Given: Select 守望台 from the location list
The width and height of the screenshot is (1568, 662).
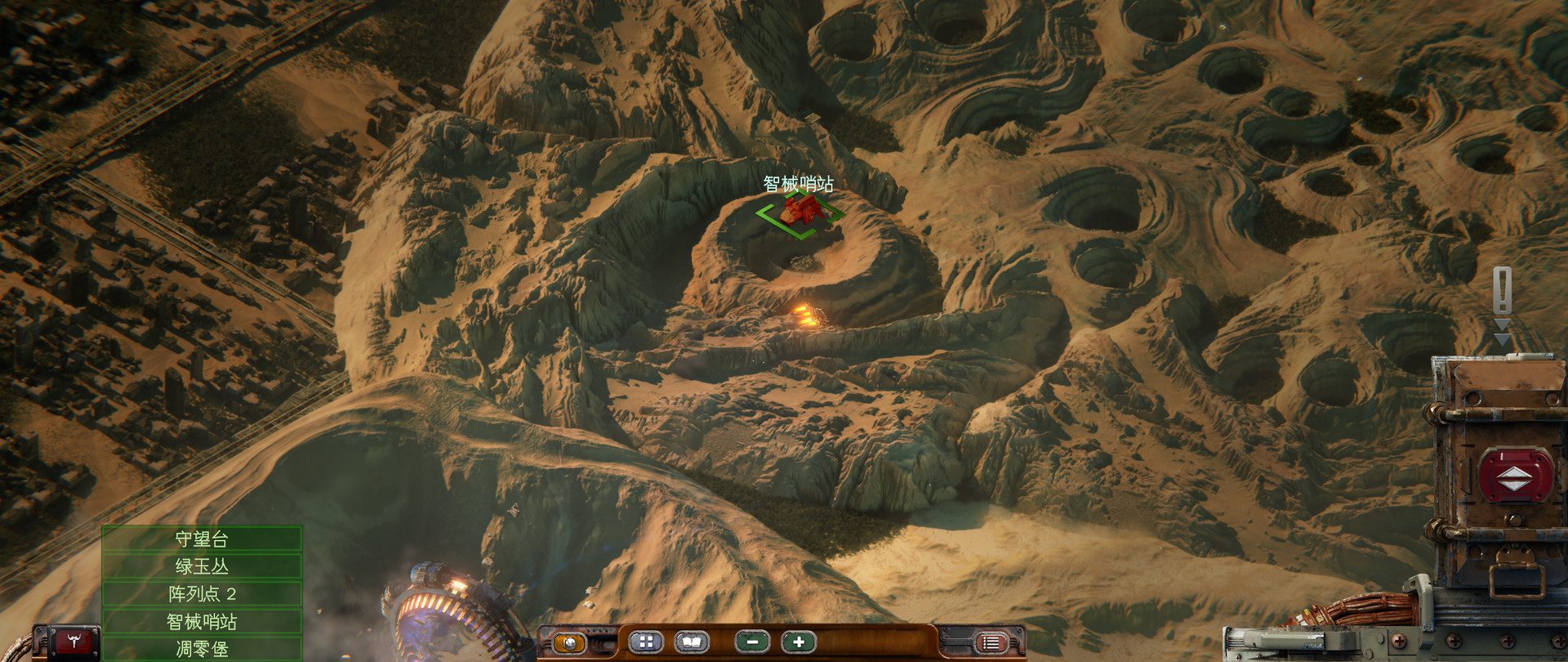Looking at the screenshot, I should (202, 539).
